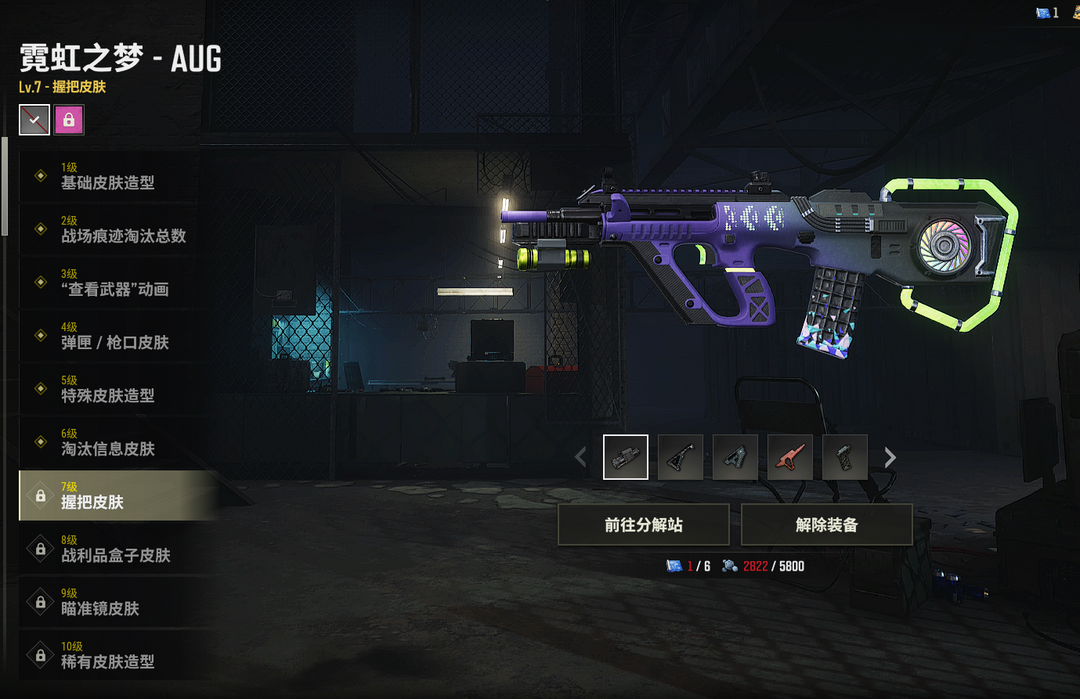Image resolution: width=1080 pixels, height=699 pixels.
Task: Select level 1 基础皮肤造型 entry
Action: (x=108, y=176)
